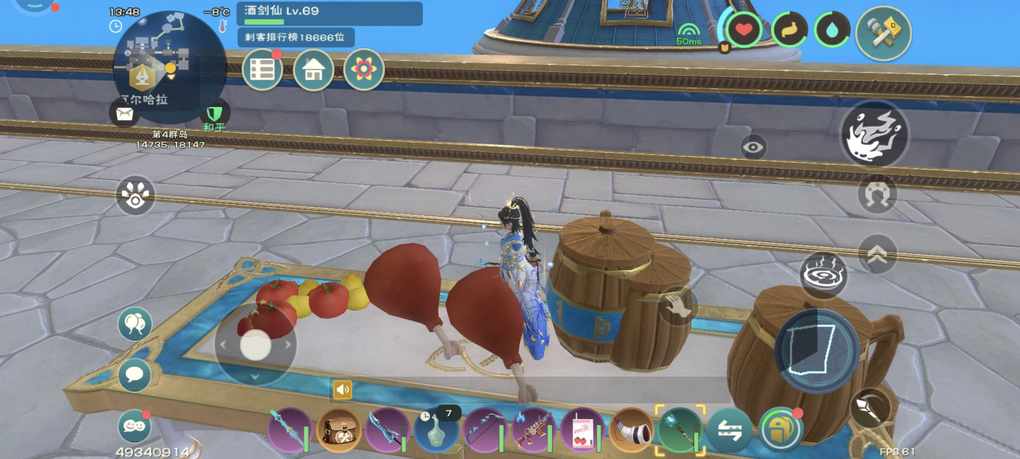This screenshot has height=459, width=1020.
Task: Open the balloons icon
Action: (x=135, y=324)
